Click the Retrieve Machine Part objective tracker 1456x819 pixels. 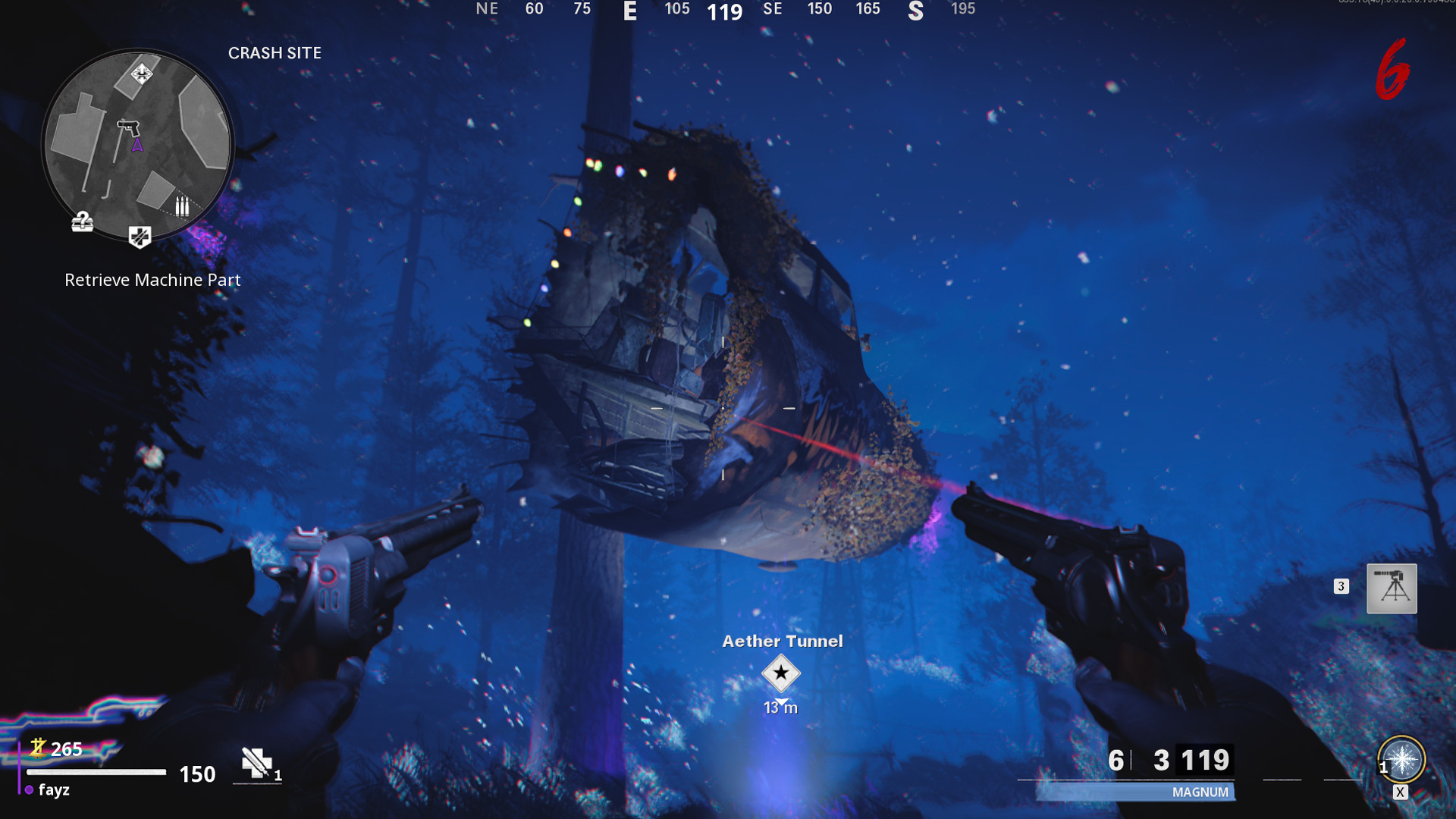click(x=152, y=280)
